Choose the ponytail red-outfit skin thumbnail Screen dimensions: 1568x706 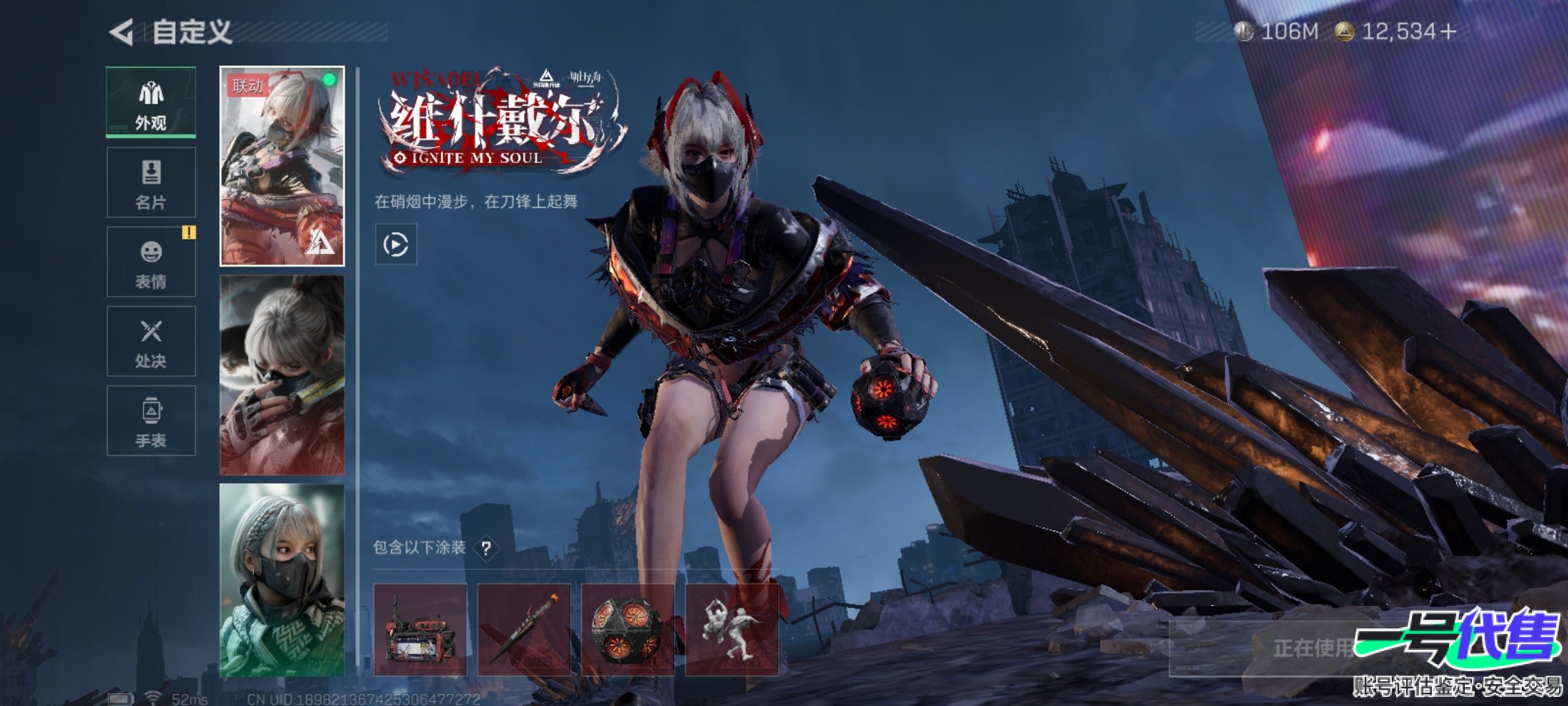[x=282, y=375]
